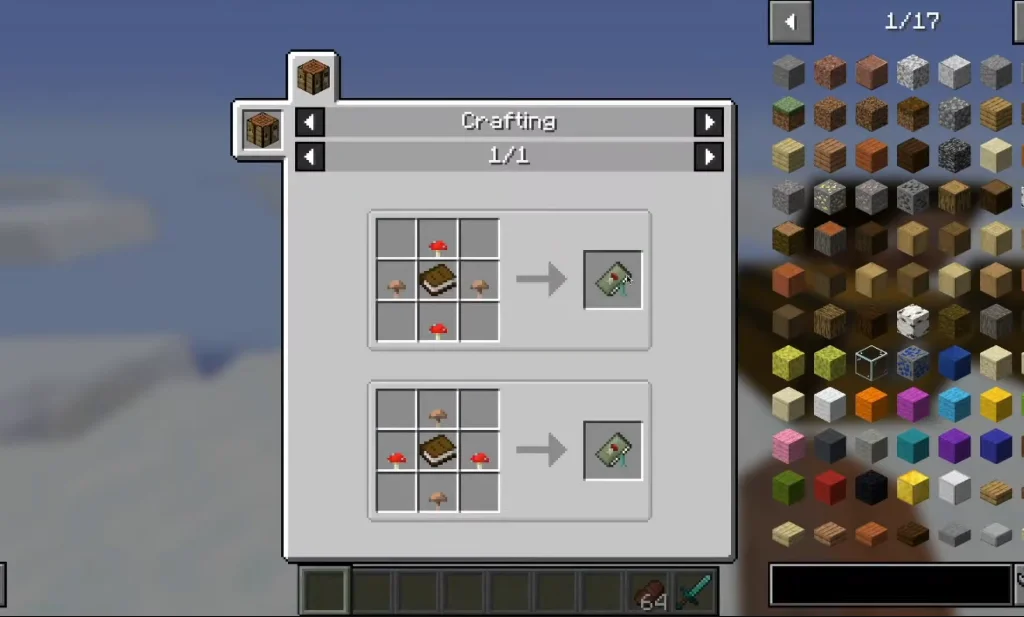Select the crafting table tab above the panel
Screen dimensions: 1024x617
pos(313,77)
